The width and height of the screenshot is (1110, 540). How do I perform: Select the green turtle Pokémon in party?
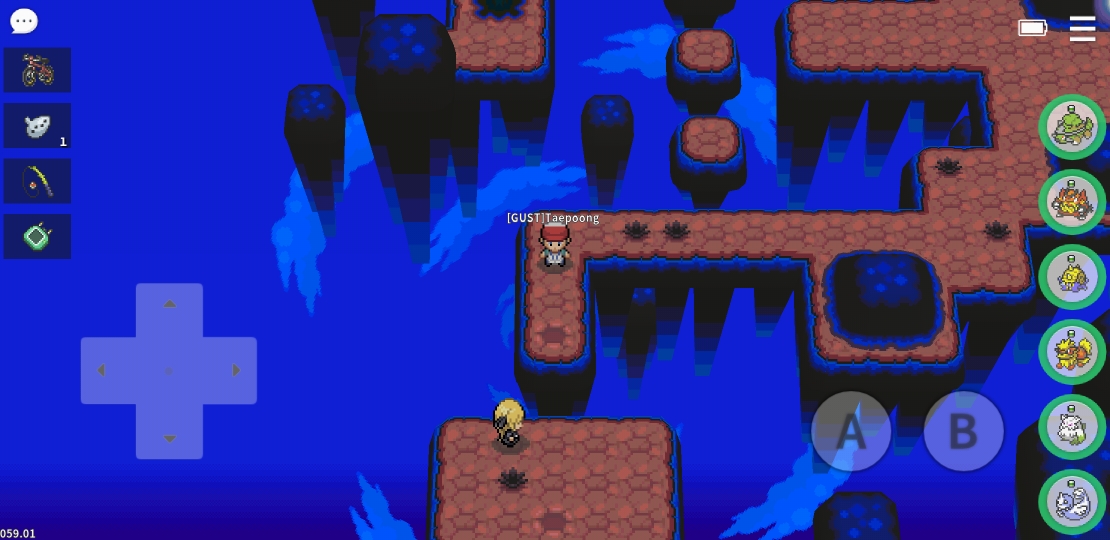[x=1072, y=127]
